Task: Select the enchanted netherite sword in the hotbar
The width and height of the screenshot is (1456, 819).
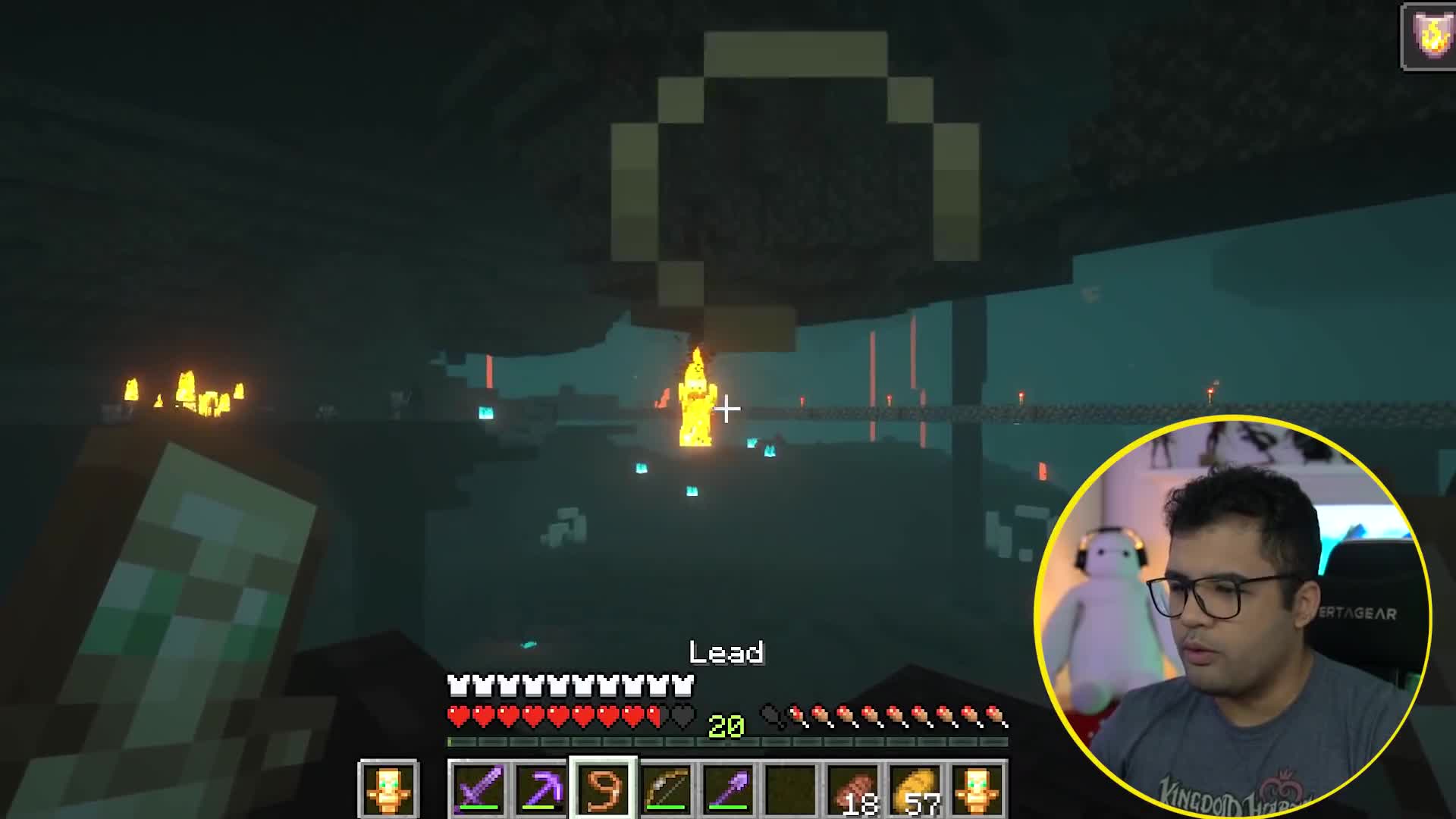Action: point(474,789)
